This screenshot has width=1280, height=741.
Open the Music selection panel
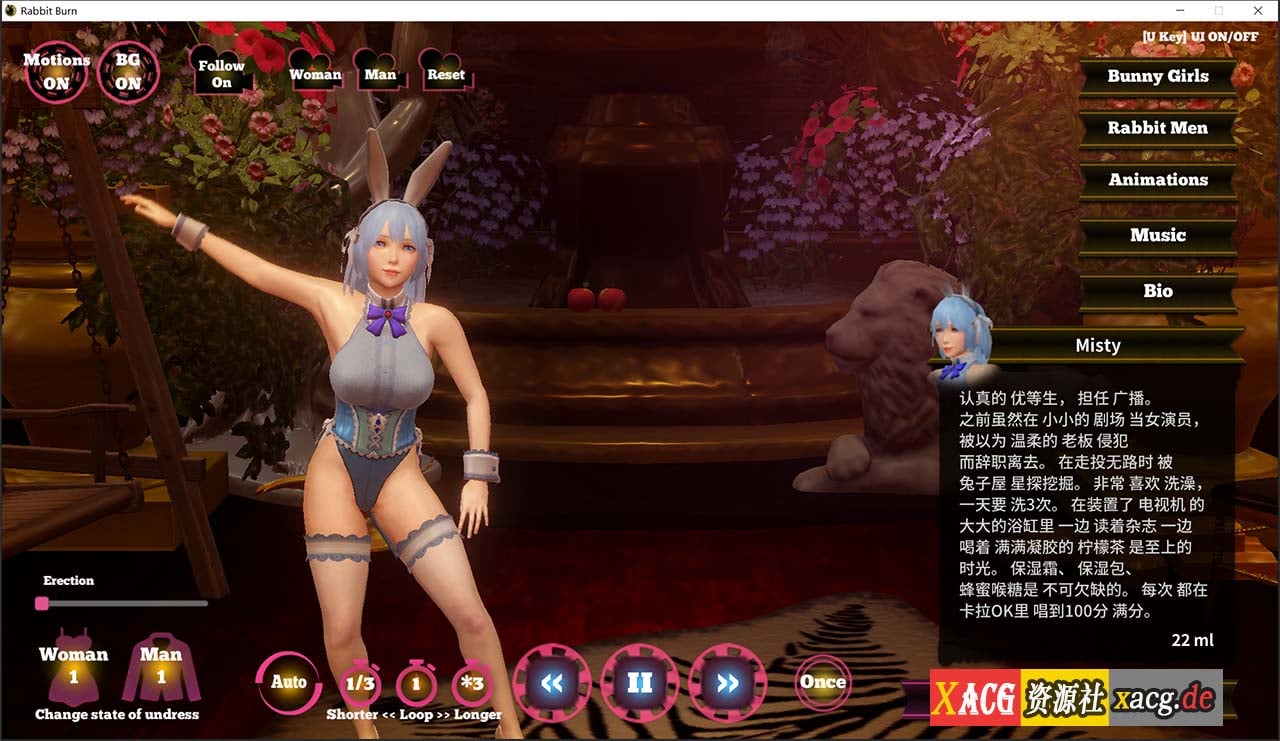pyautogui.click(x=1157, y=235)
